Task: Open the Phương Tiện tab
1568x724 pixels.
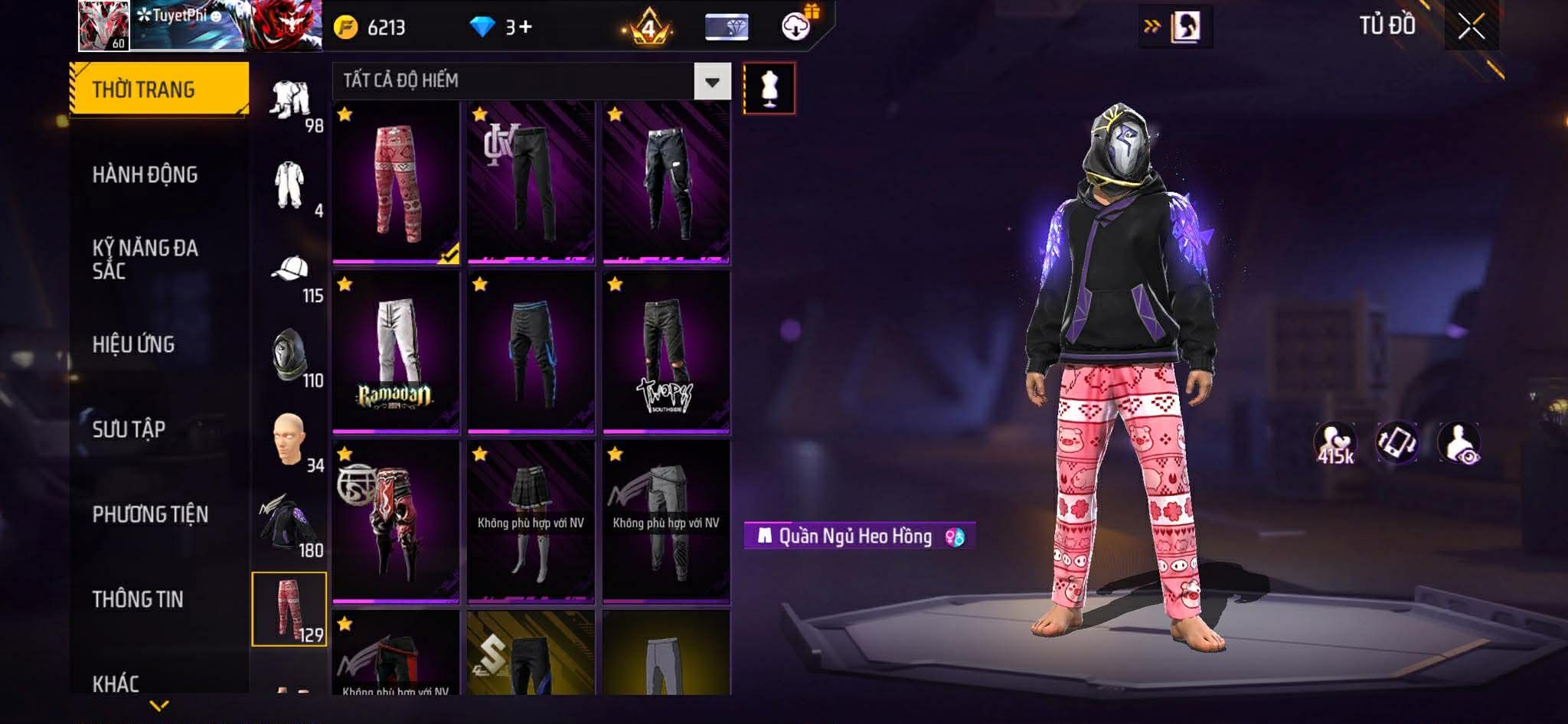Action: tap(150, 514)
